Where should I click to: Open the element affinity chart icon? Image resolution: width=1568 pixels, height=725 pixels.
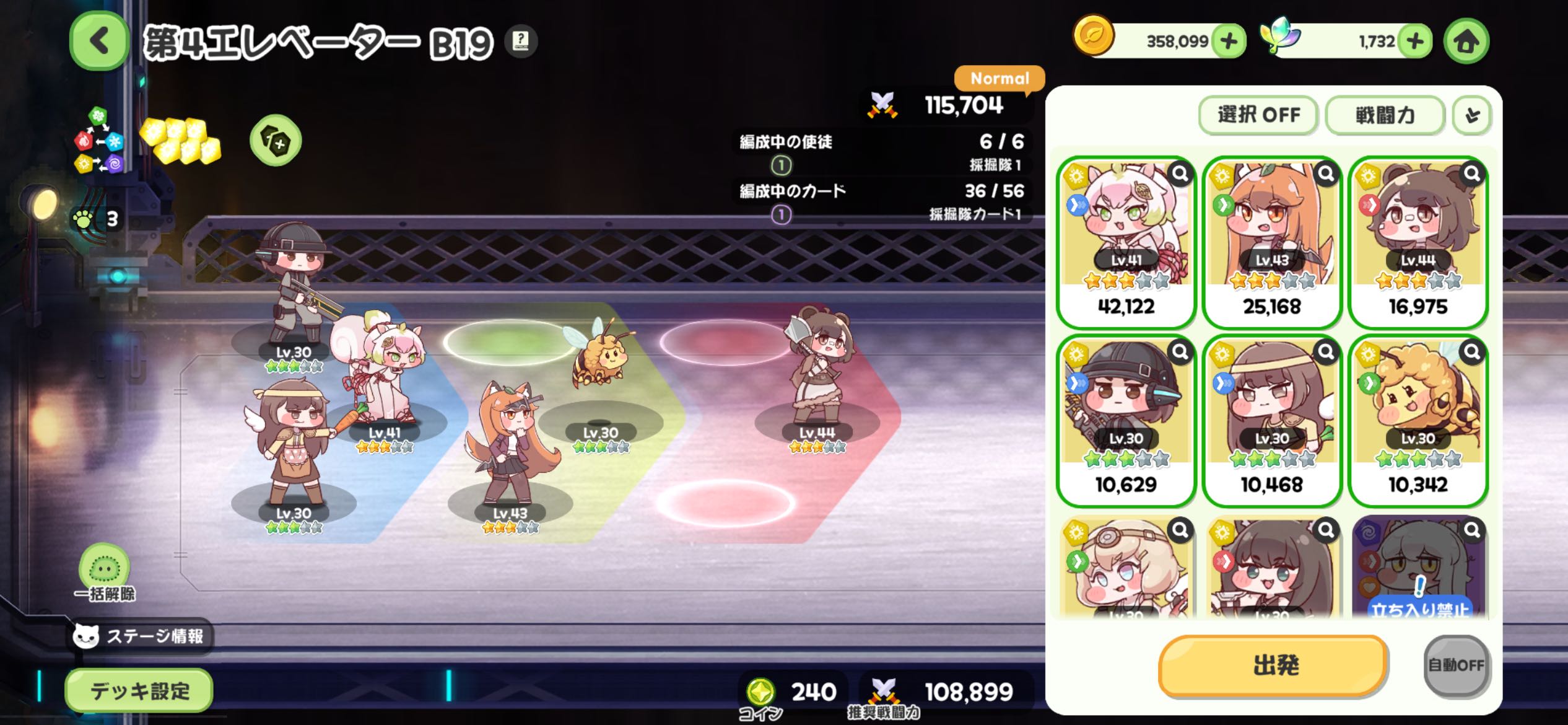click(x=99, y=141)
